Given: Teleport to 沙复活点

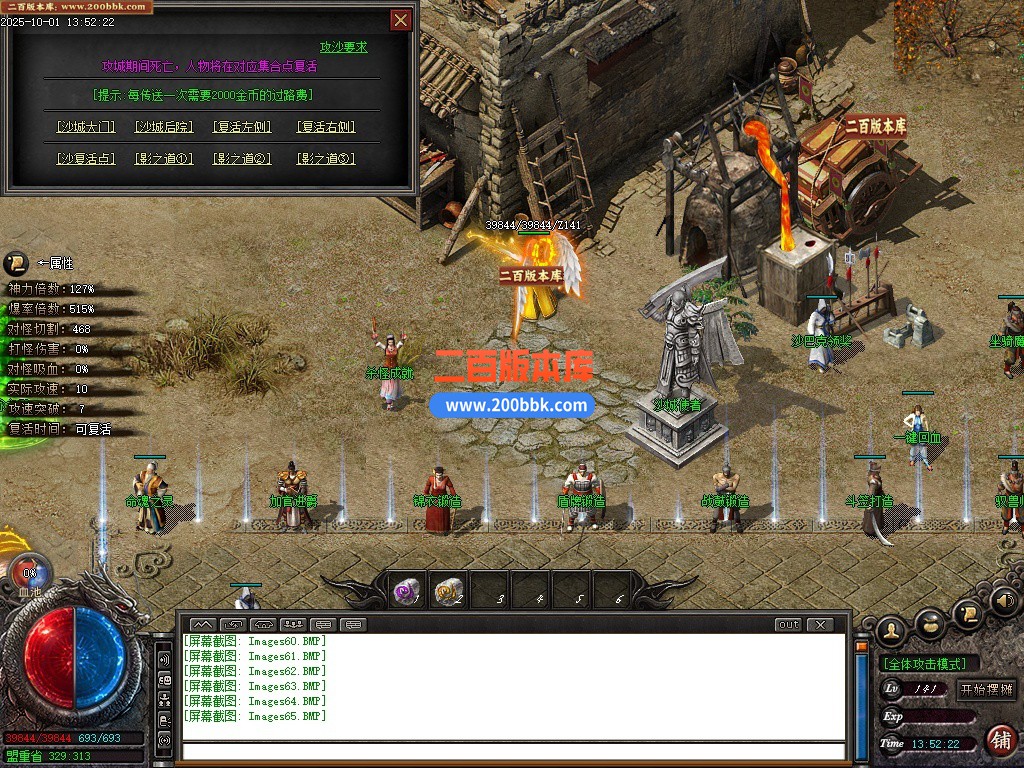Looking at the screenshot, I should [86, 158].
